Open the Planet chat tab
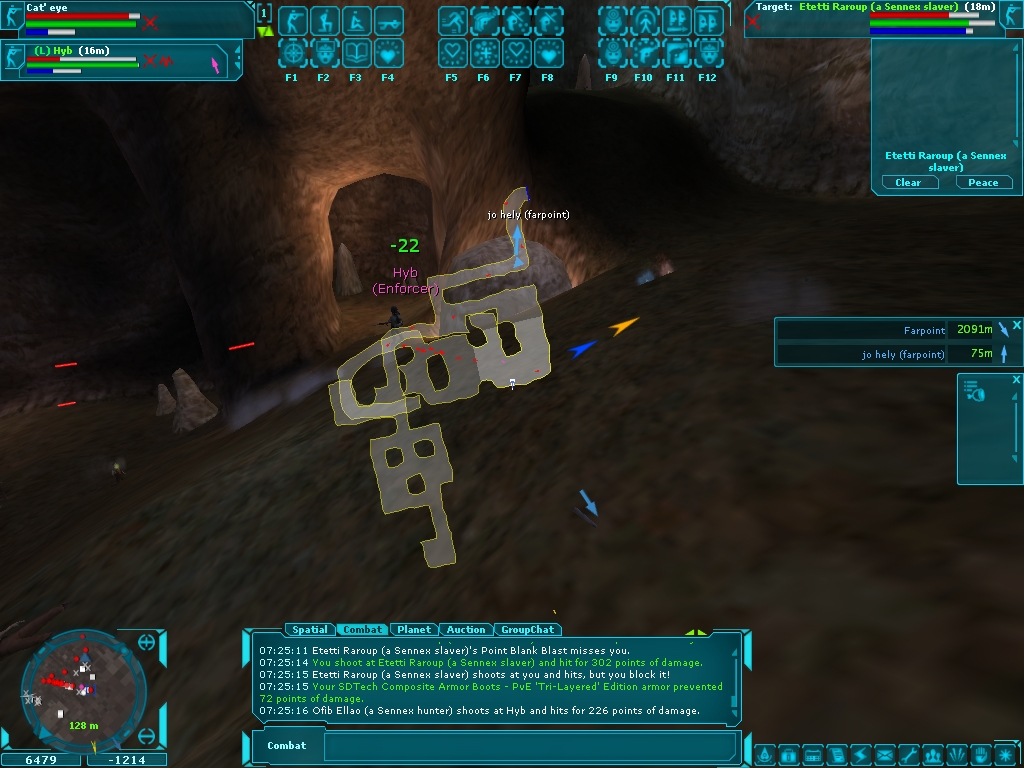The width and height of the screenshot is (1024, 768). [414, 630]
